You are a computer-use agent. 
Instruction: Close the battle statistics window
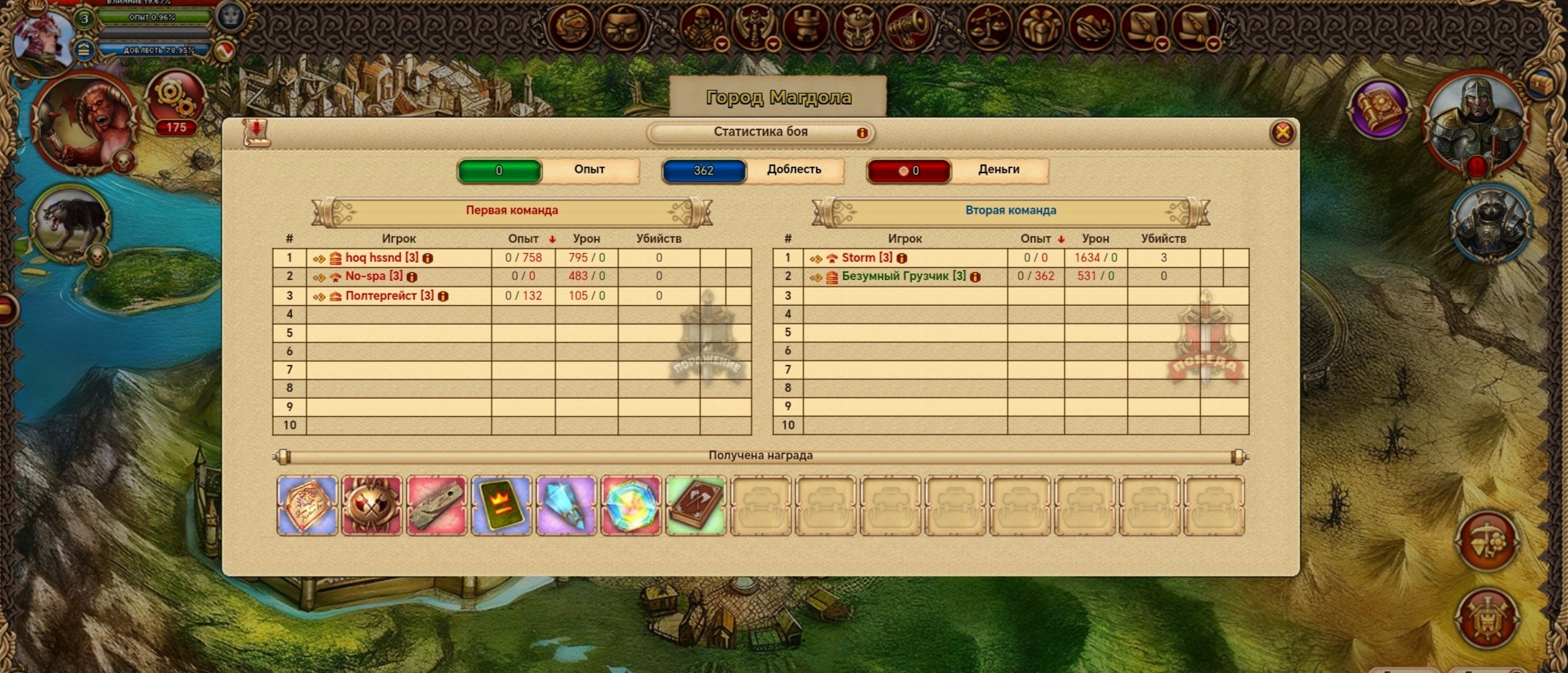coord(1282,132)
